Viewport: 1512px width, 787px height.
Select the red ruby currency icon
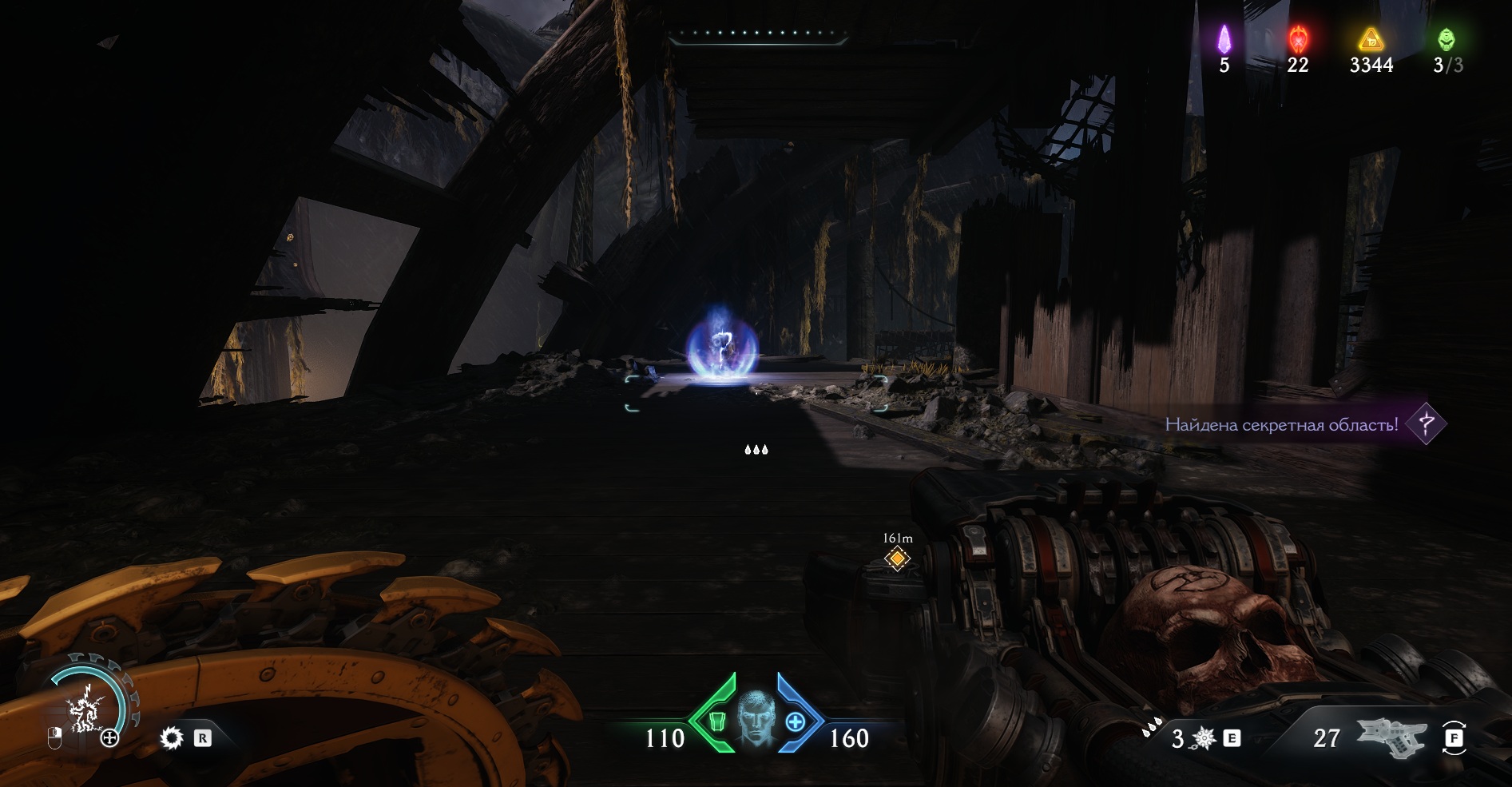(x=1298, y=38)
